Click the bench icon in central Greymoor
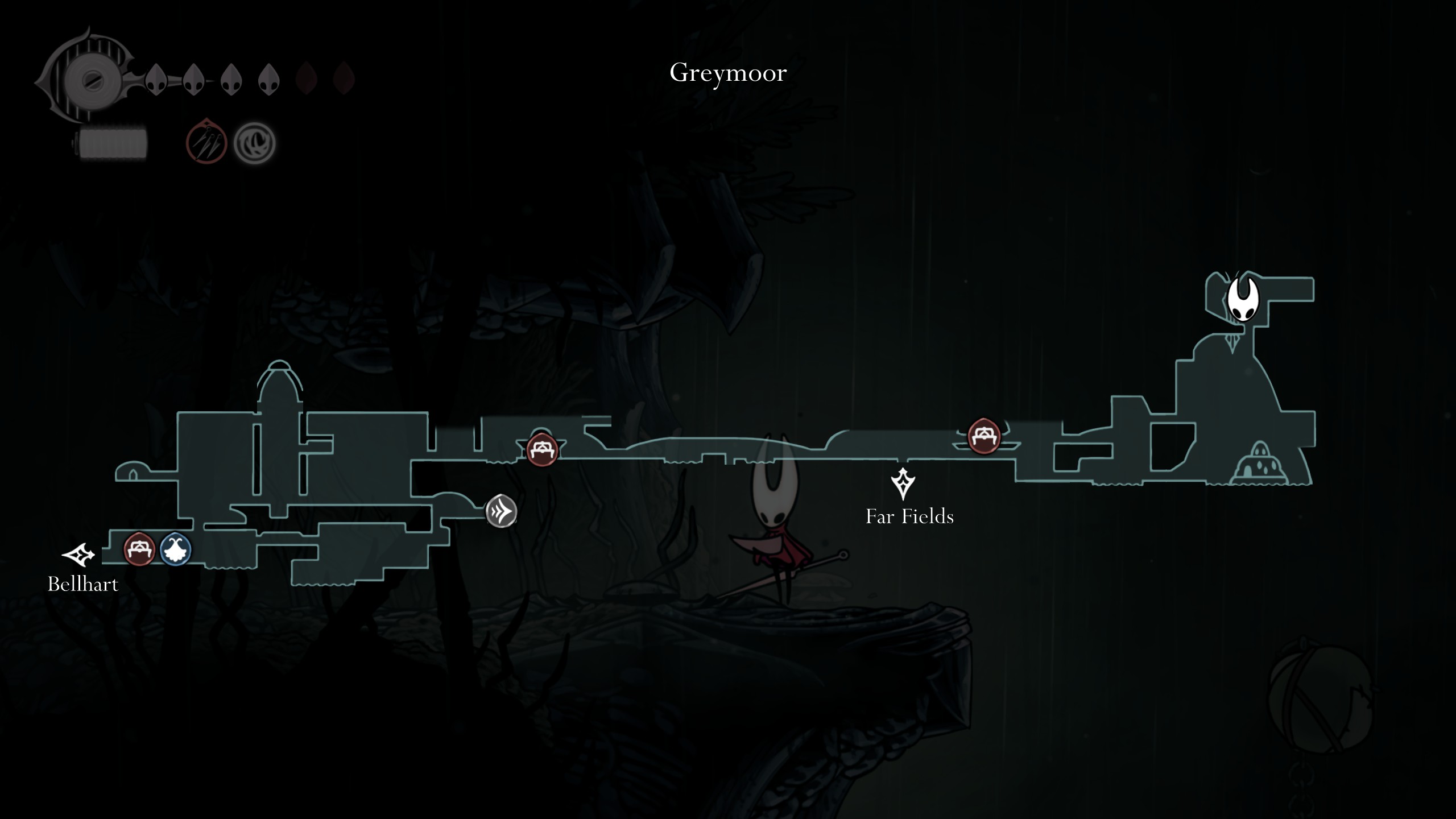This screenshot has width=1456, height=819. click(x=543, y=450)
